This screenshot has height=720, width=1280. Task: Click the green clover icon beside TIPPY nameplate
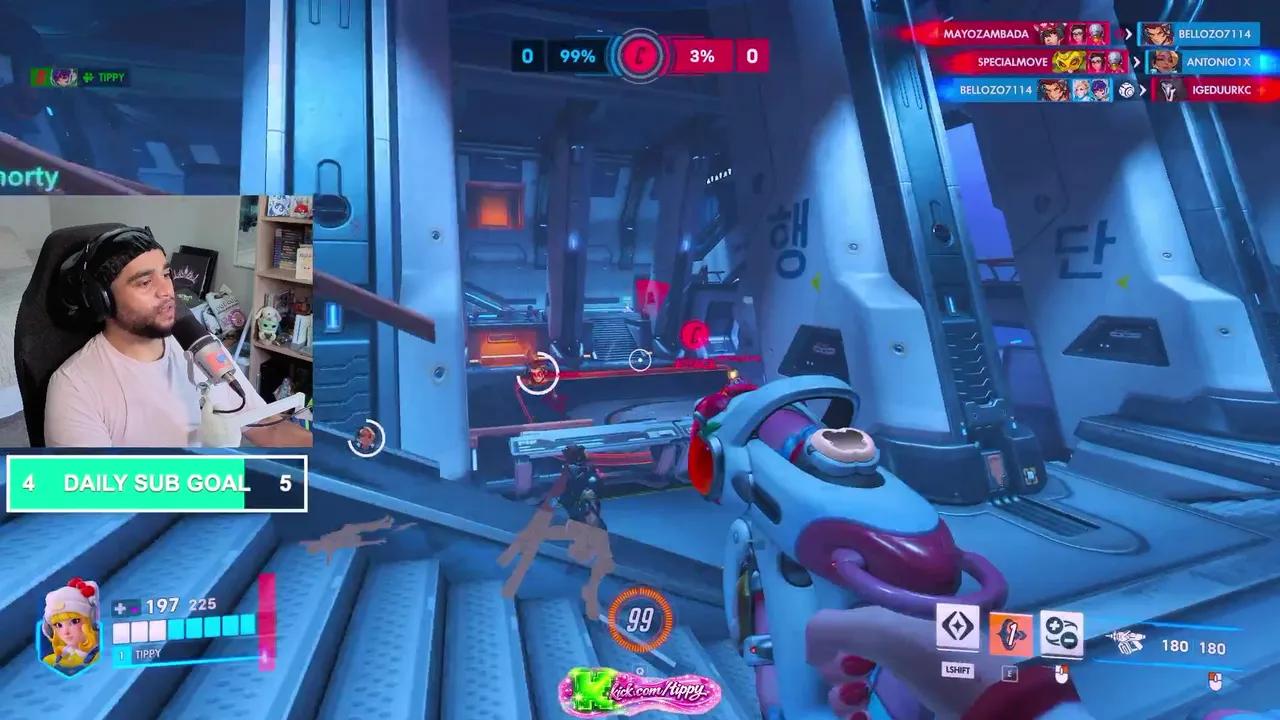click(85, 77)
